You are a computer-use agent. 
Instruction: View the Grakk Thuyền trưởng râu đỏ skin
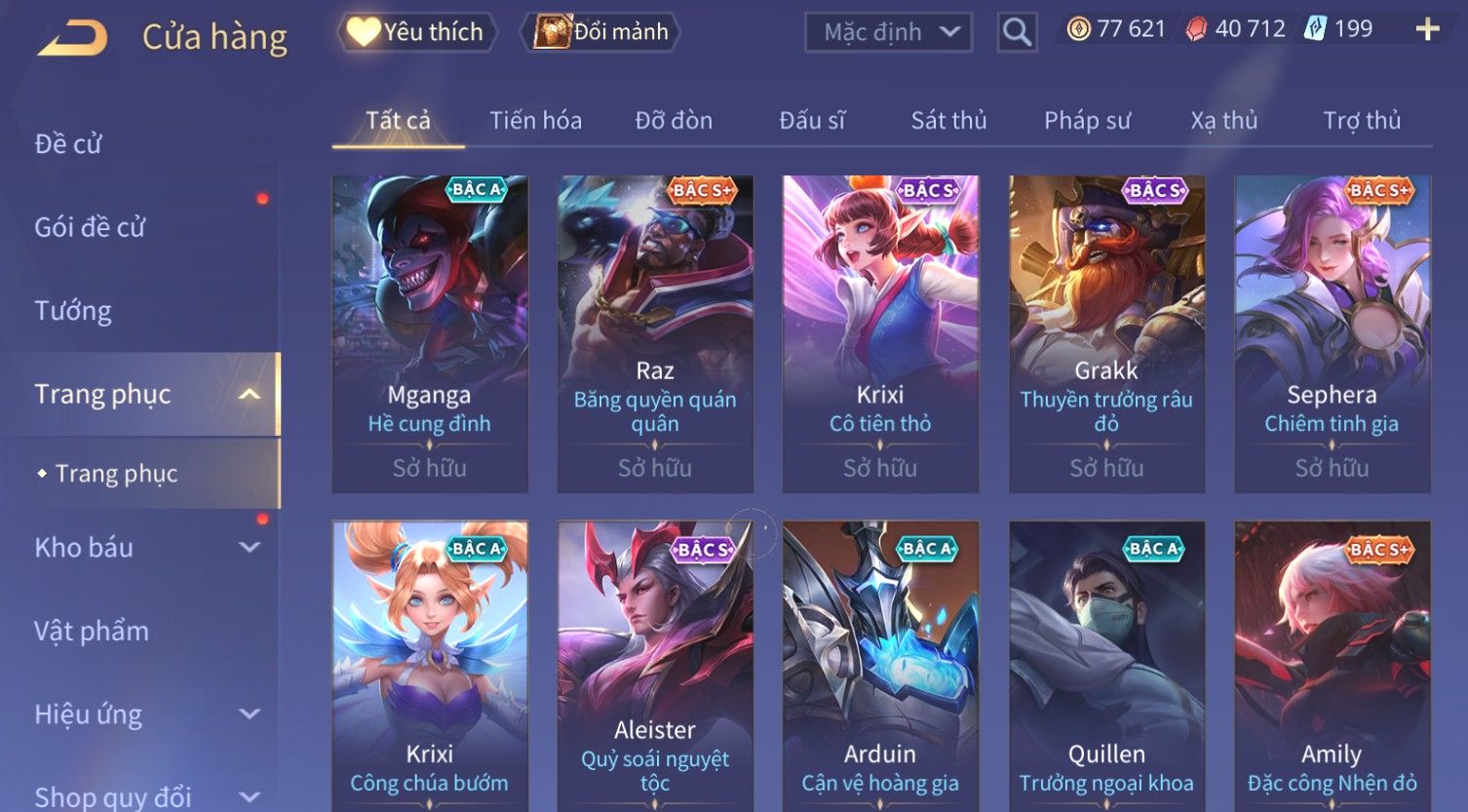point(1106,333)
